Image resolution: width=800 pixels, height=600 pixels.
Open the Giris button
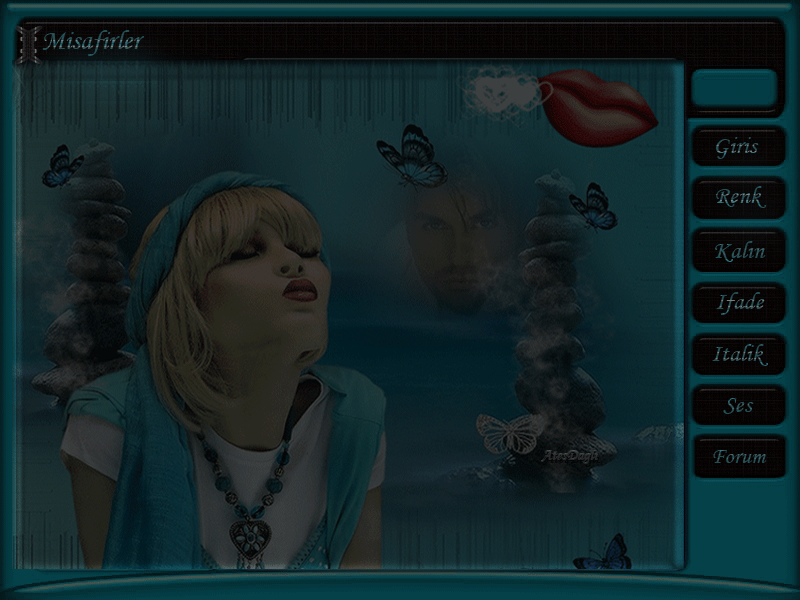(x=738, y=147)
